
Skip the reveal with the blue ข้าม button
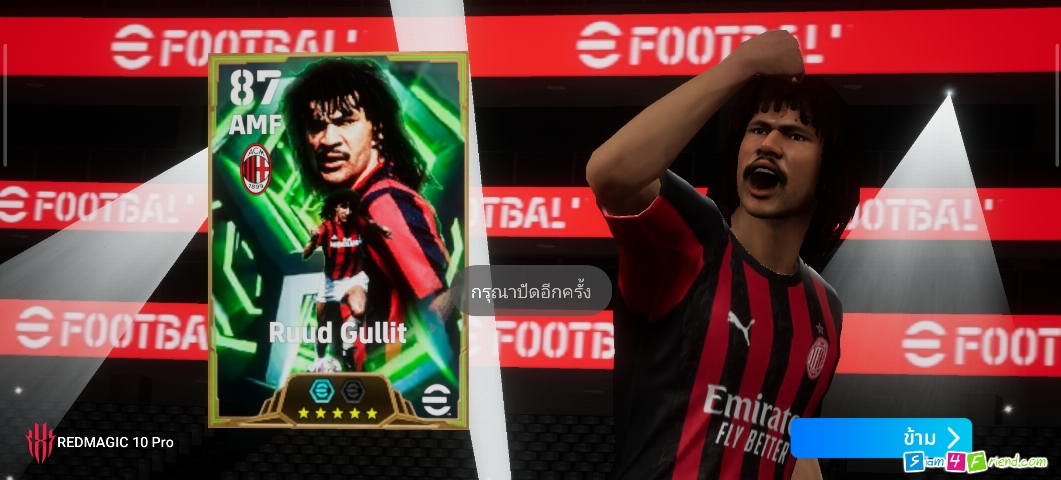tap(880, 438)
